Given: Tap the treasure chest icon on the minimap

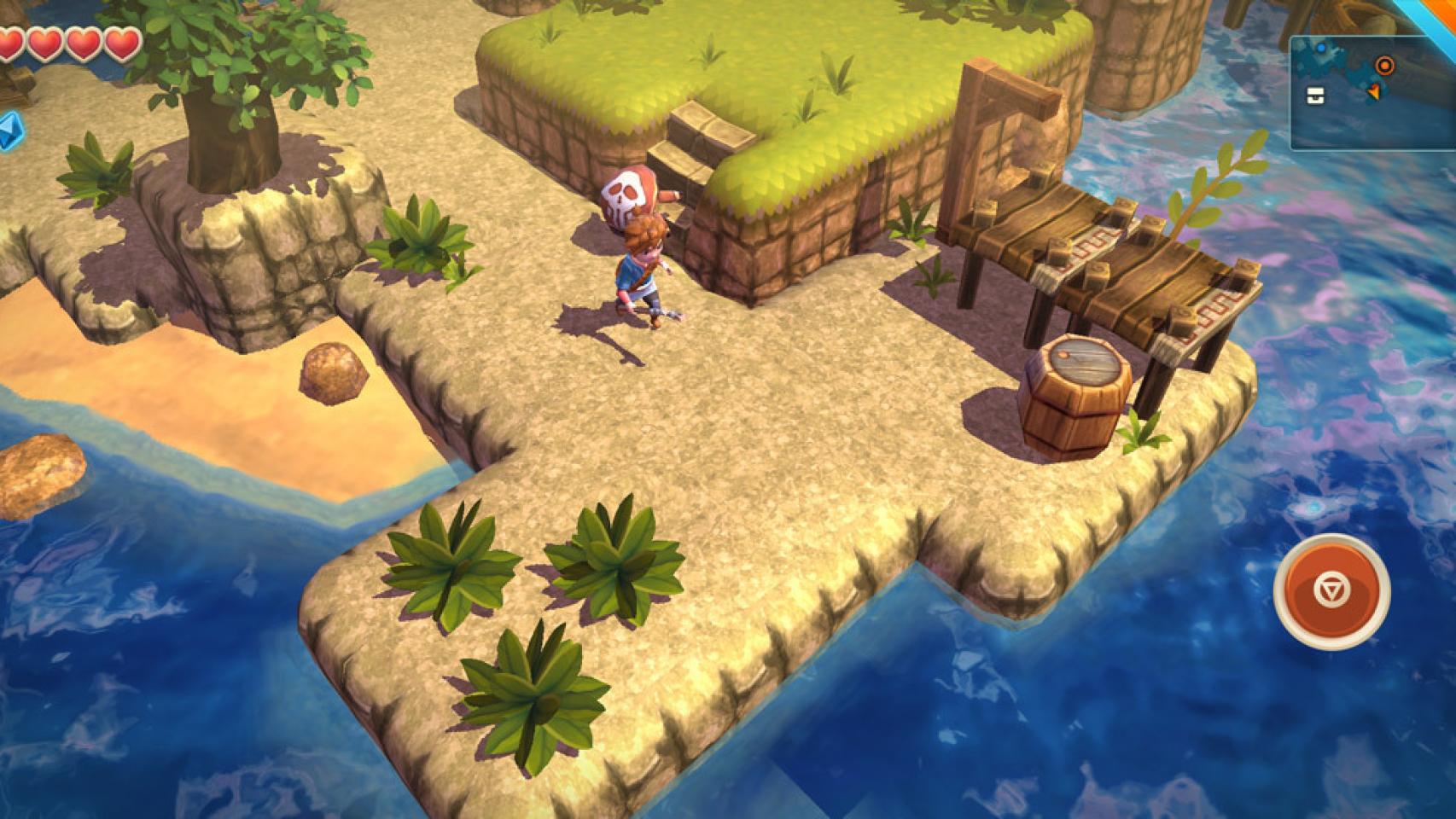Looking at the screenshot, I should pos(1315,96).
